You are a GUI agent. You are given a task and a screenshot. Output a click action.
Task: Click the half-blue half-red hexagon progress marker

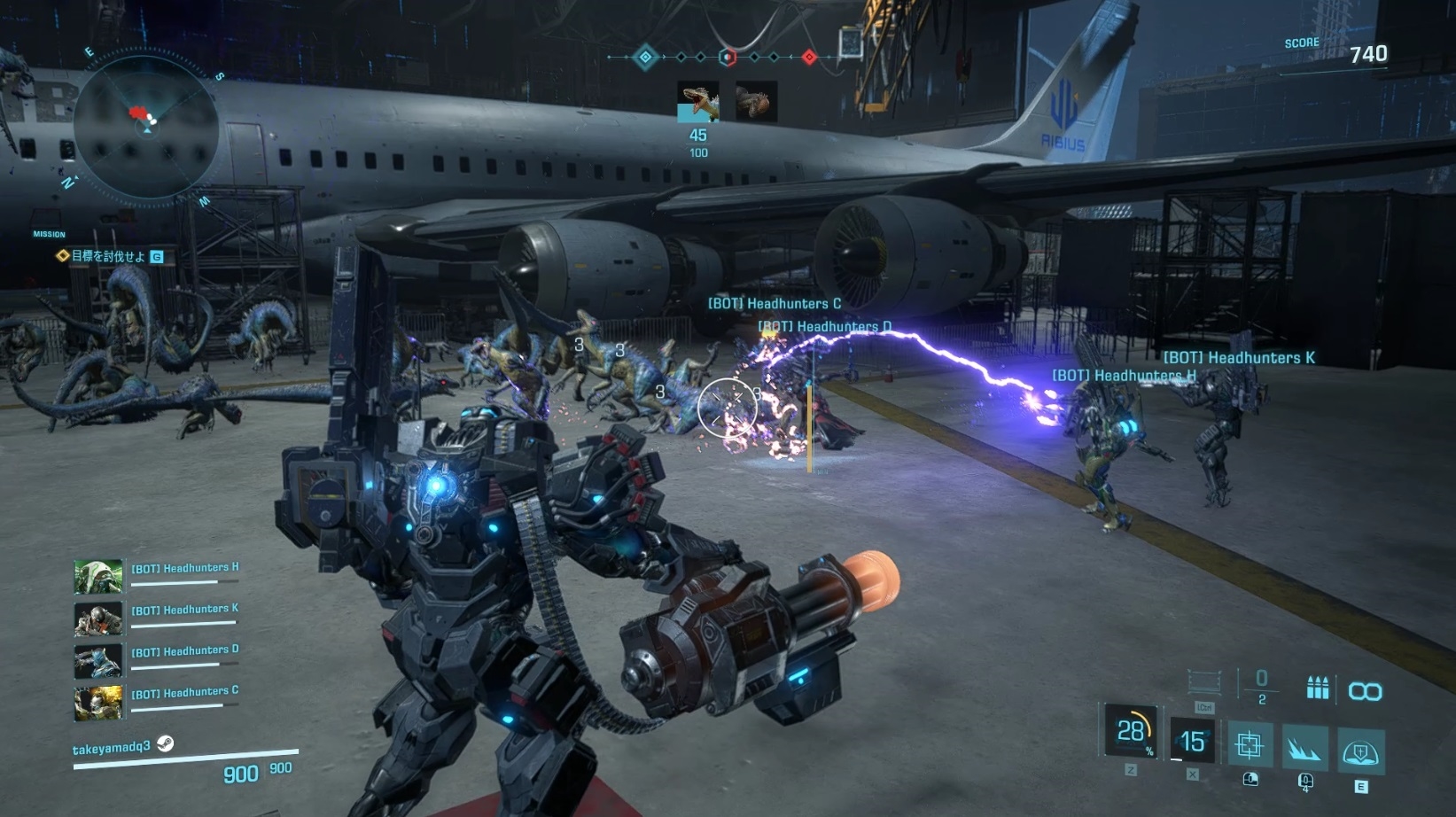(x=727, y=58)
